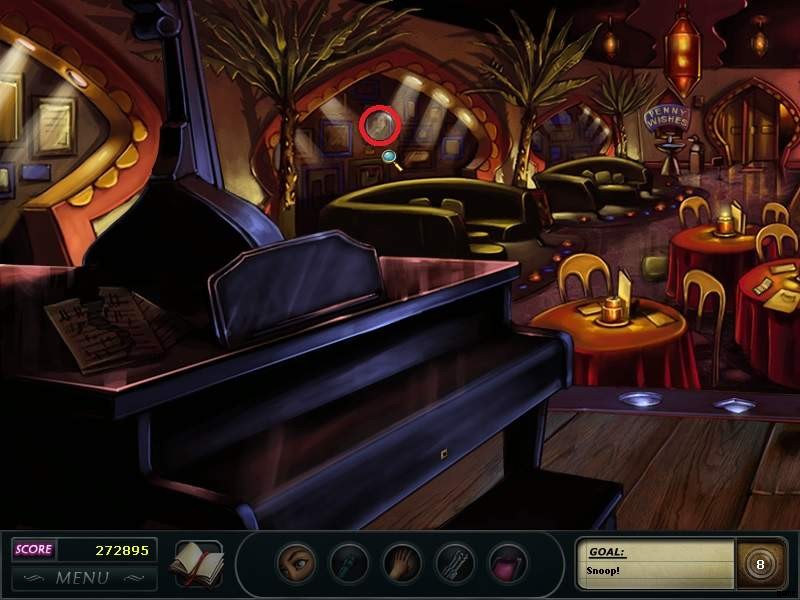The height and width of the screenshot is (600, 800).
Task: Open the pink purse inventory icon
Action: 507,564
